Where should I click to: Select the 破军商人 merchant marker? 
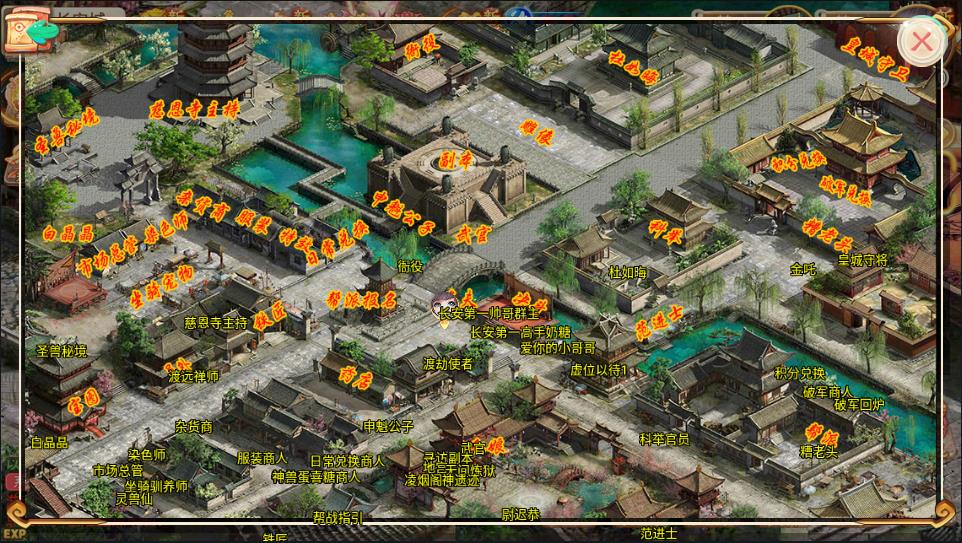(827, 391)
